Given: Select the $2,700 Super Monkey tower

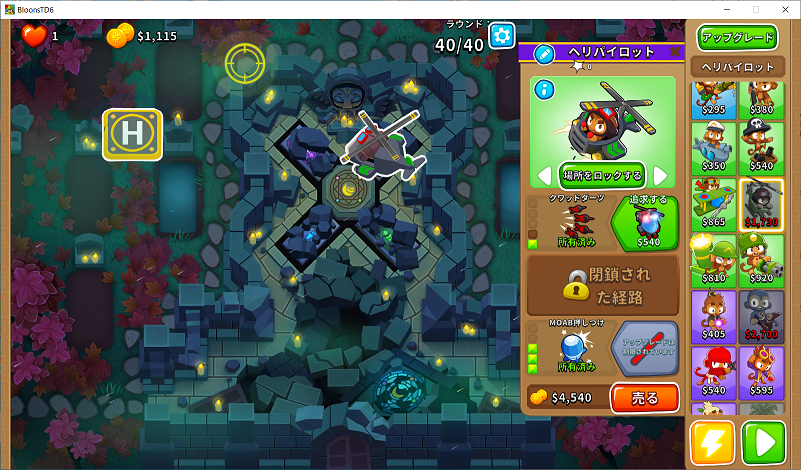Looking at the screenshot, I should [x=762, y=312].
